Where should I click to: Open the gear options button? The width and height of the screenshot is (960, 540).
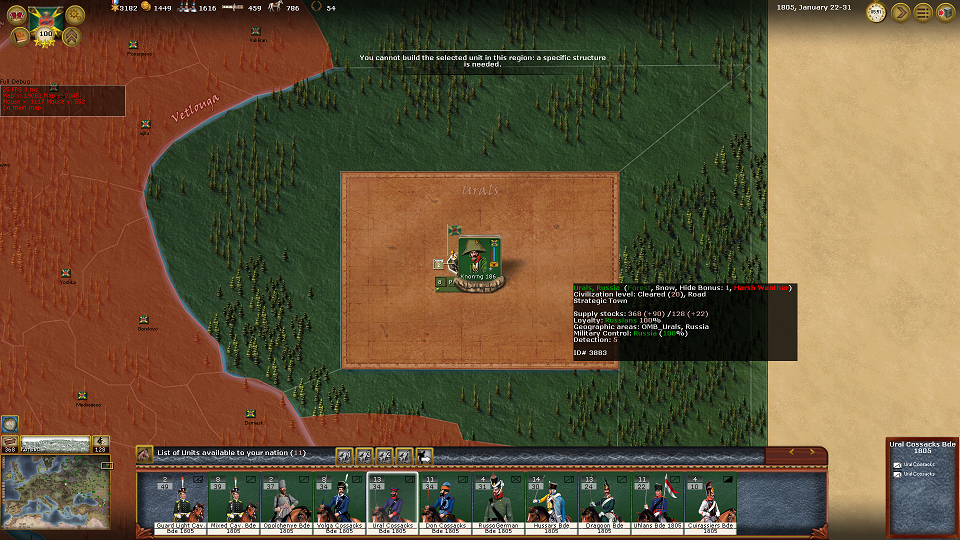coord(75,15)
